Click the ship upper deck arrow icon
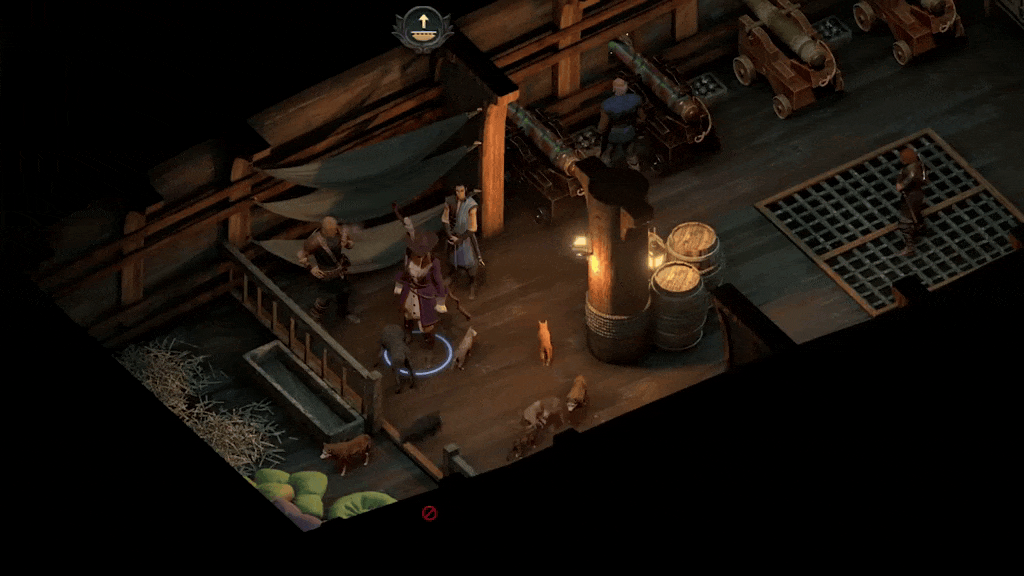The image size is (1024, 576). pos(422,27)
